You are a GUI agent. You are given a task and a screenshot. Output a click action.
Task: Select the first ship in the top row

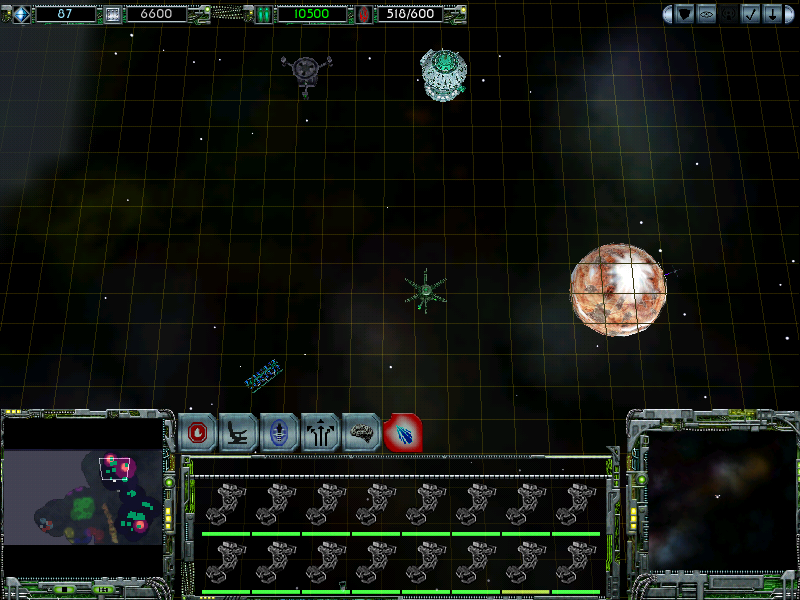[x=225, y=505]
